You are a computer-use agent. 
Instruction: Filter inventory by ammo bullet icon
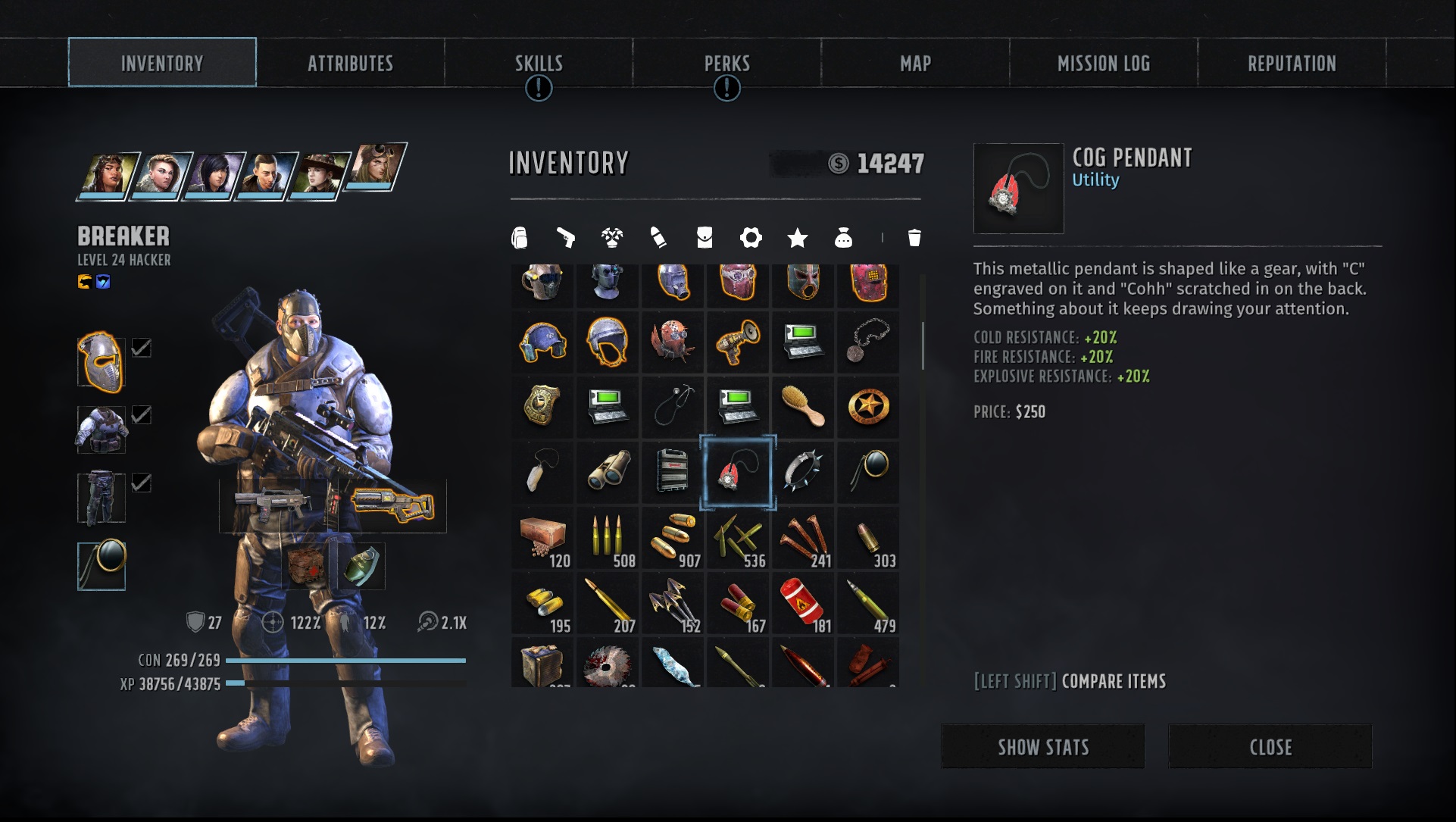(658, 238)
